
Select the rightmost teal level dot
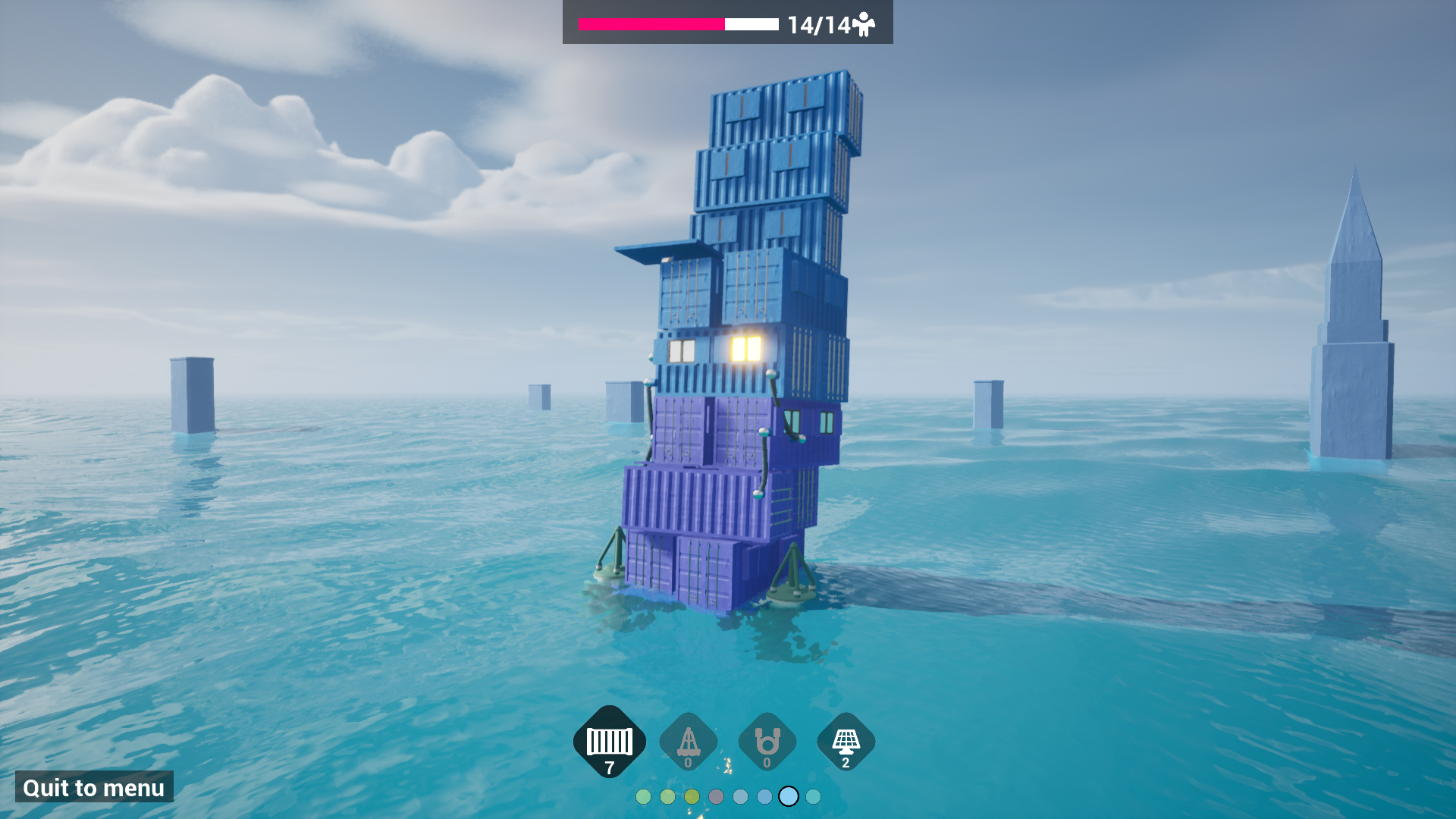tap(813, 796)
